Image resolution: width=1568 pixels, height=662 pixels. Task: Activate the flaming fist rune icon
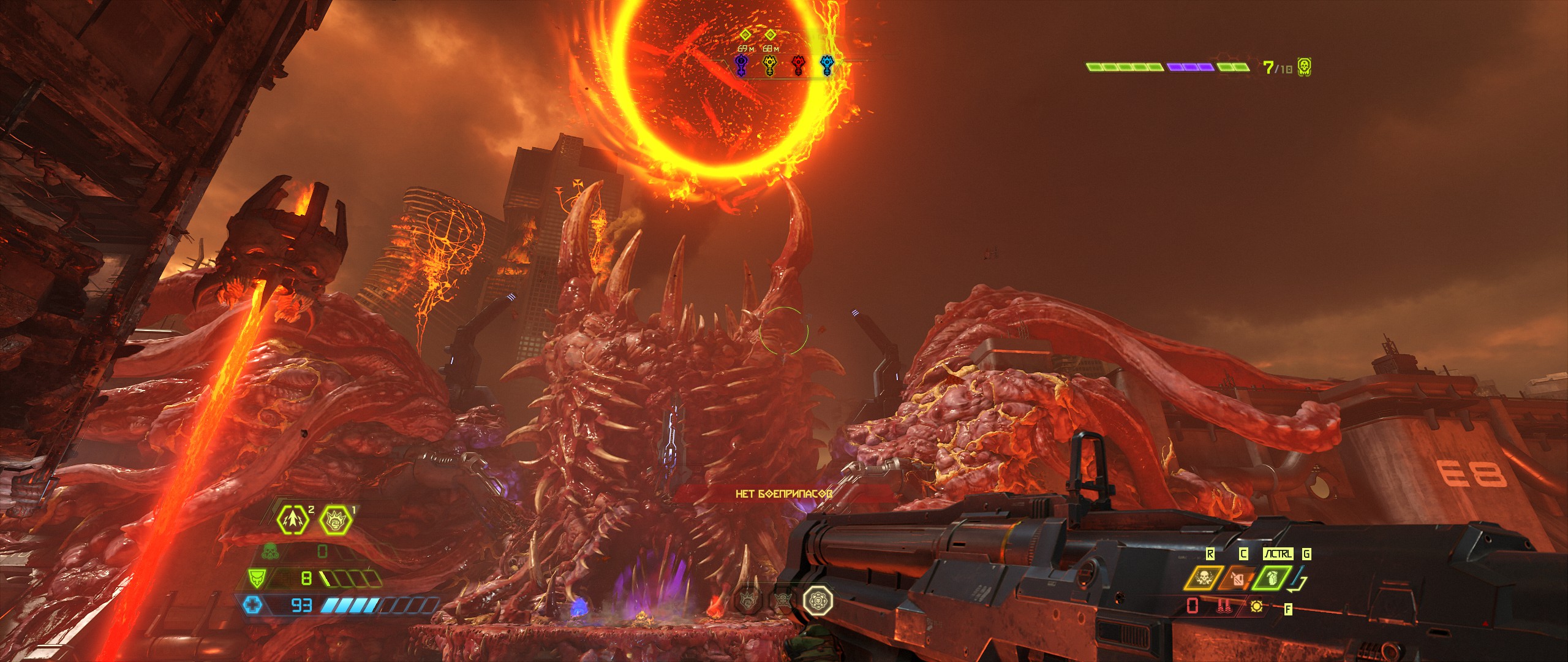point(335,519)
